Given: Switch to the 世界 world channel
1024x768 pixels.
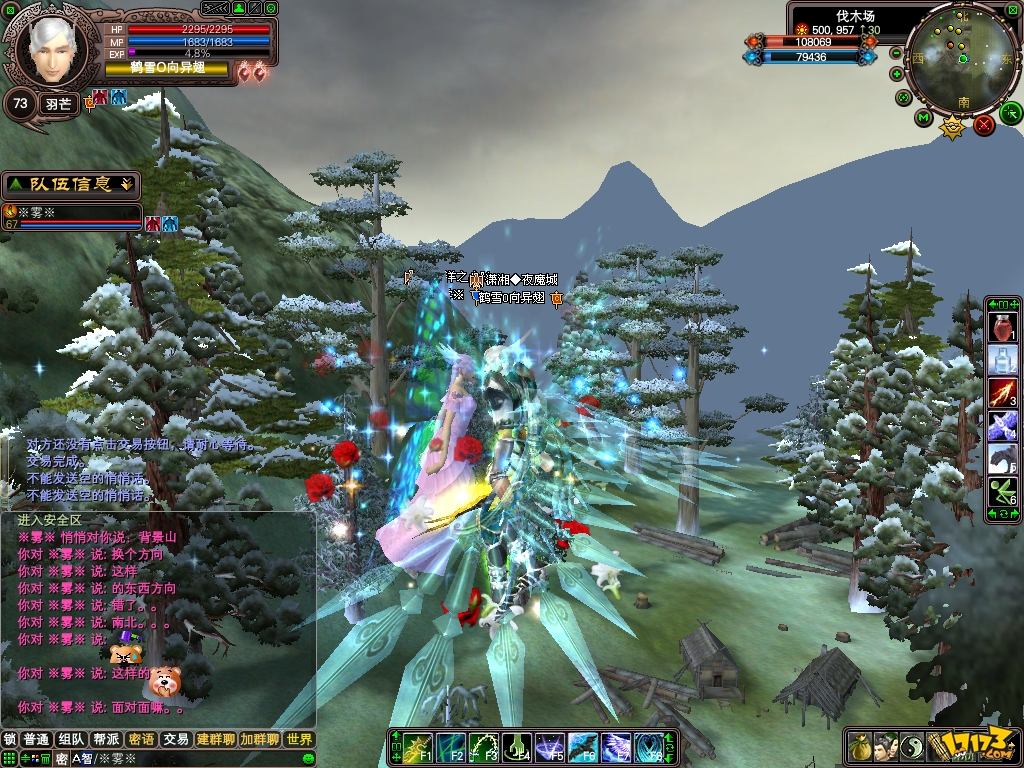Looking at the screenshot, I should click(299, 740).
